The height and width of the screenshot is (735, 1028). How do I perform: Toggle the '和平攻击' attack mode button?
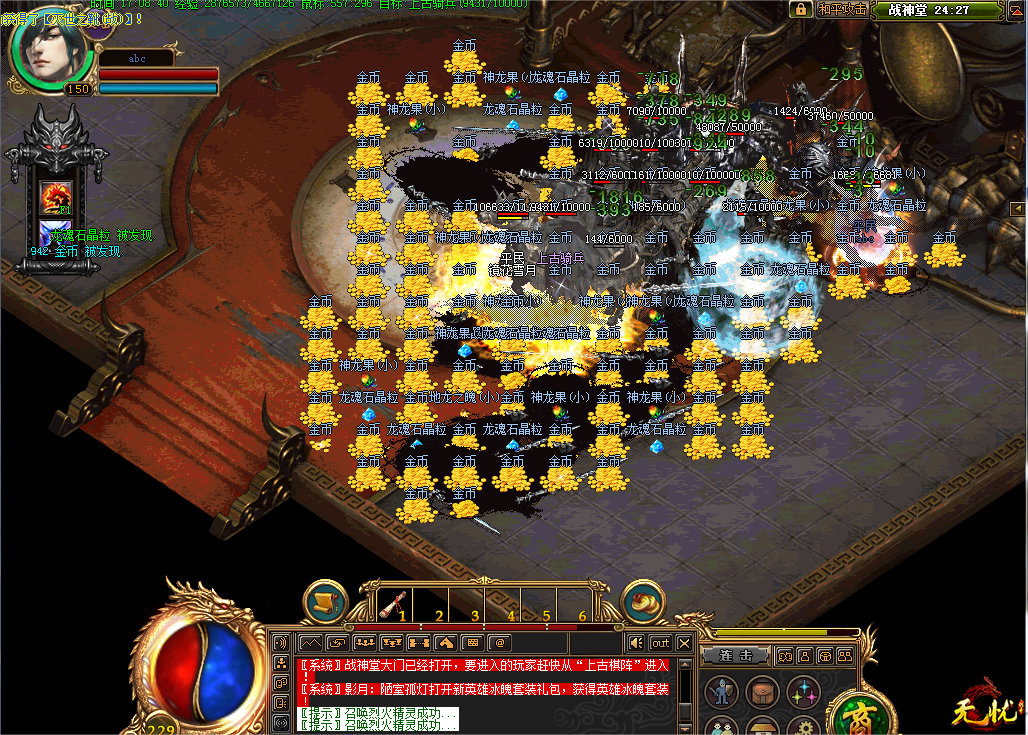point(841,10)
